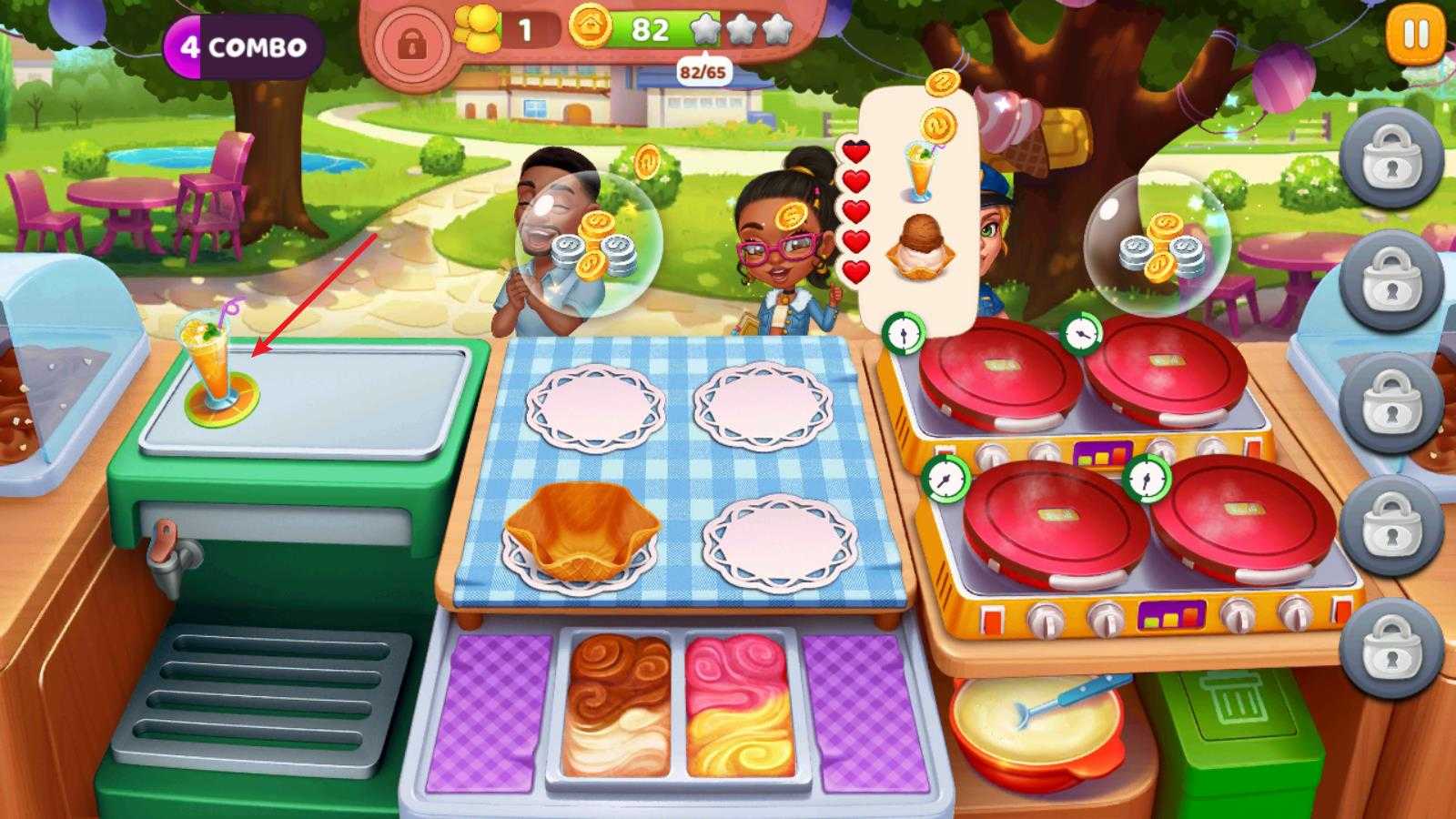Collect the coin bubble near the police officer
Screen dimensions: 1456x819
click(1157, 242)
